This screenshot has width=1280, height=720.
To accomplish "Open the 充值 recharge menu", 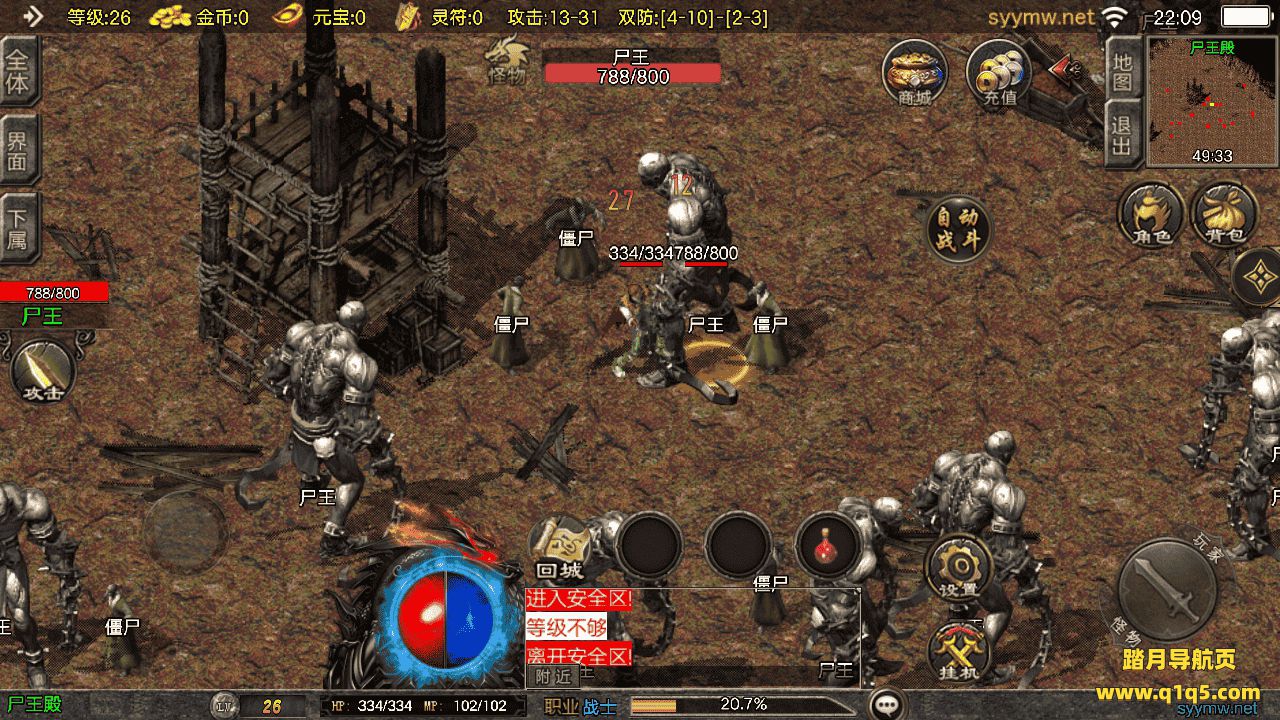I will (x=998, y=72).
